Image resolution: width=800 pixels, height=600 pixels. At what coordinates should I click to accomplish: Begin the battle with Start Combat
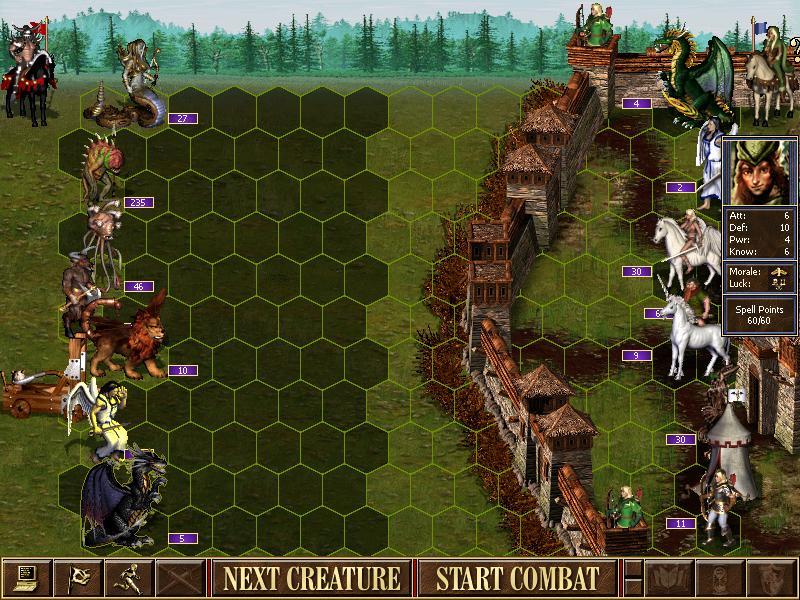[x=517, y=578]
